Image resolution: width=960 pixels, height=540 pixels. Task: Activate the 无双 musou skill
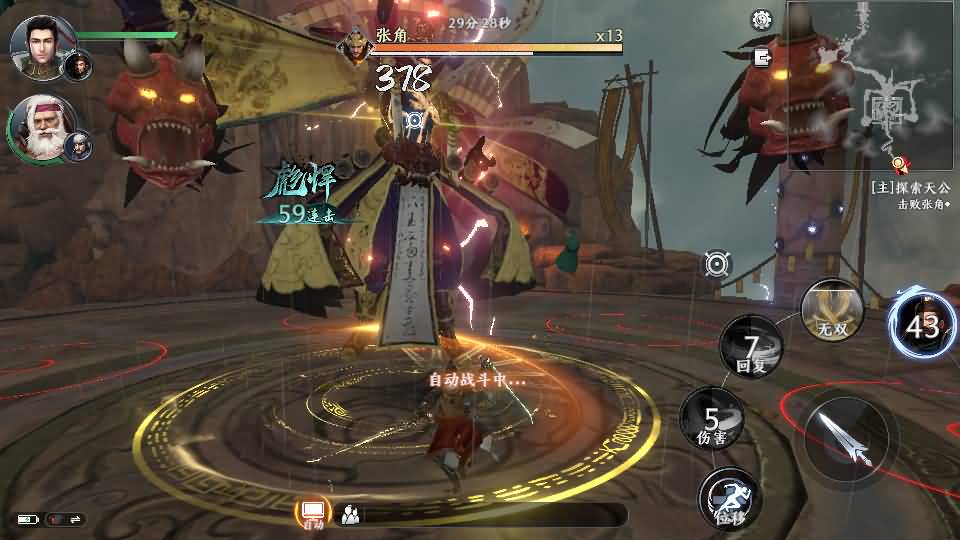pos(831,308)
